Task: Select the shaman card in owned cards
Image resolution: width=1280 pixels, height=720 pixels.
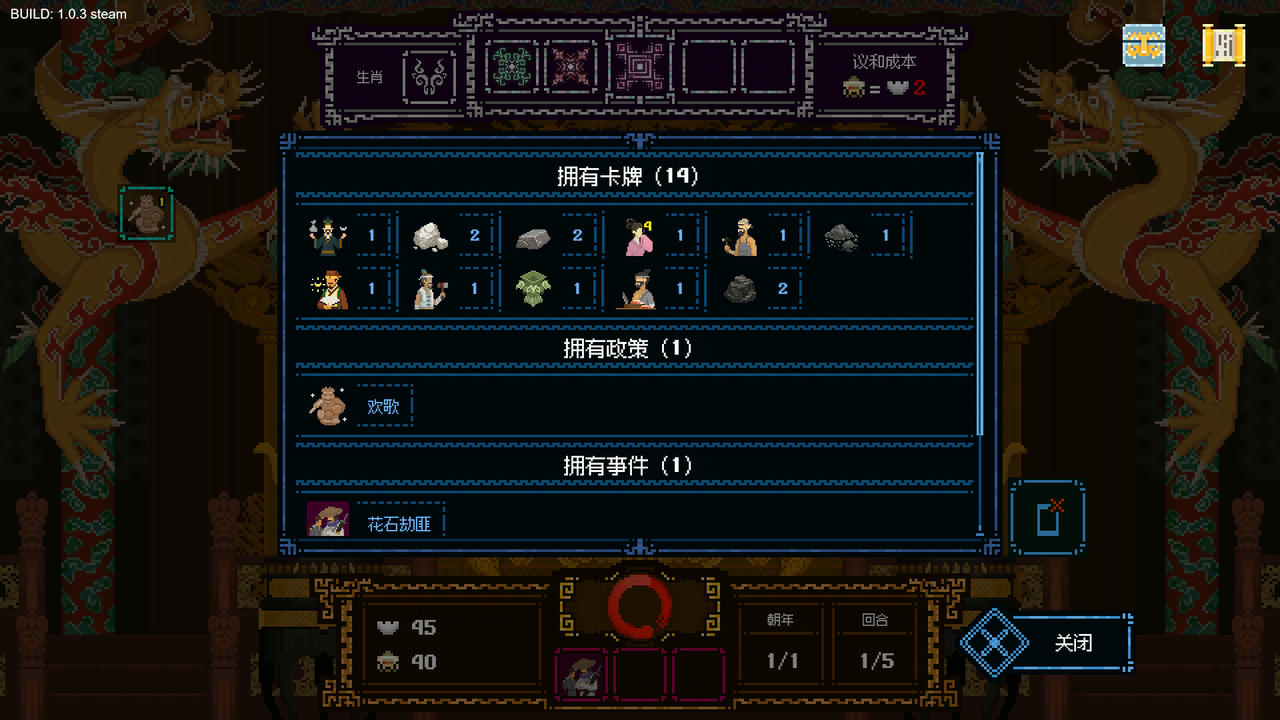Action: pyautogui.click(x=325, y=235)
